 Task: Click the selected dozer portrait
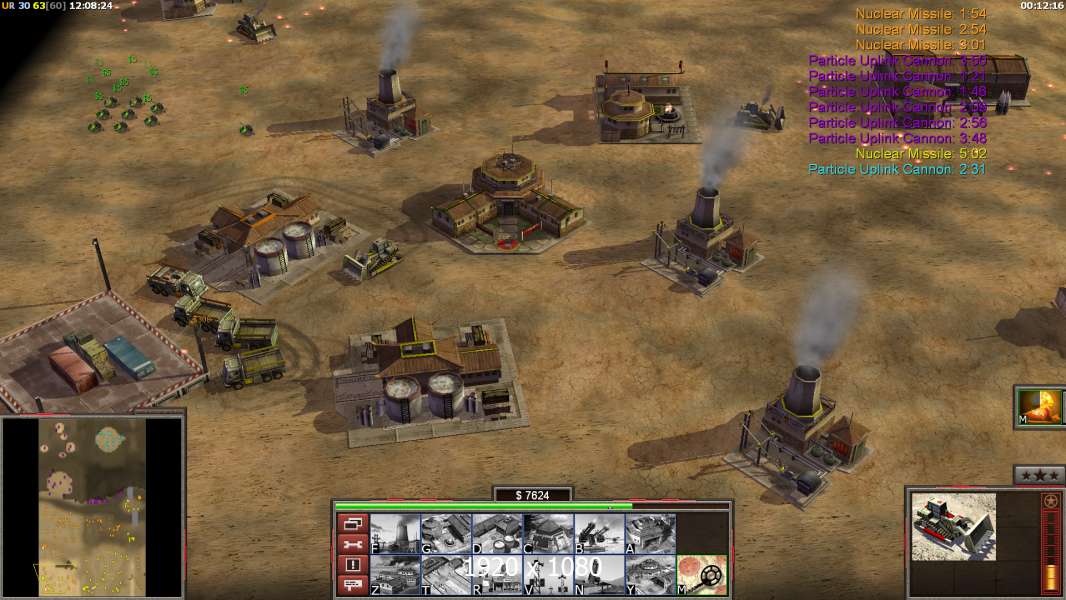tap(953, 526)
